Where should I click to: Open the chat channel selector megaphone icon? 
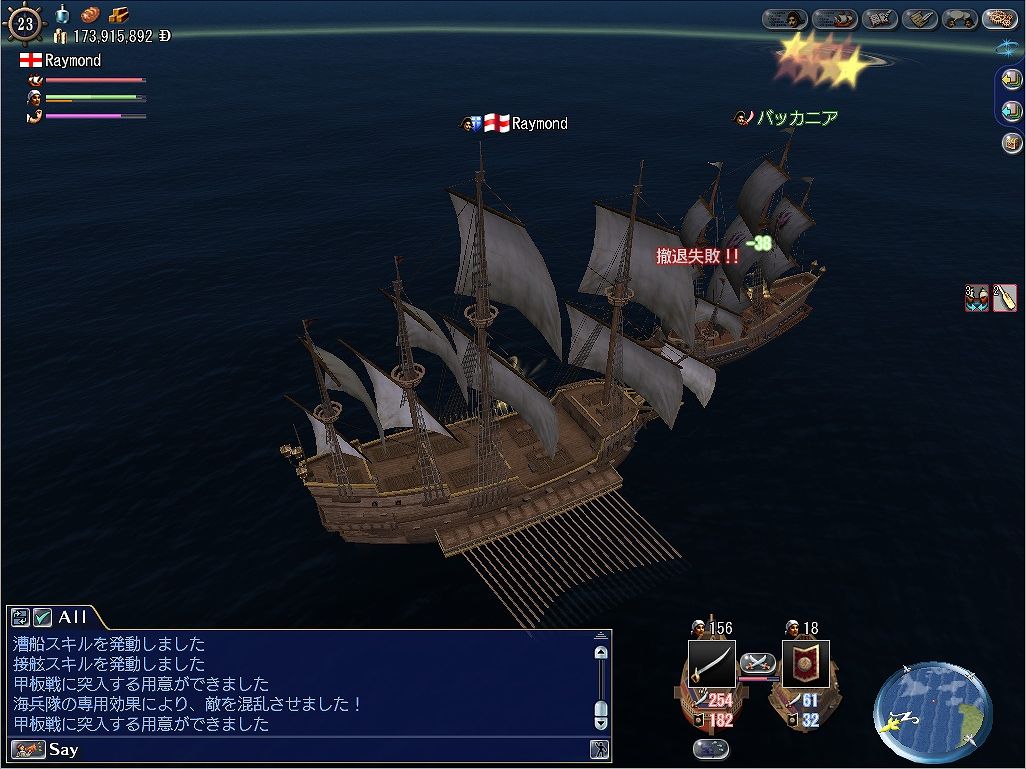[27, 749]
